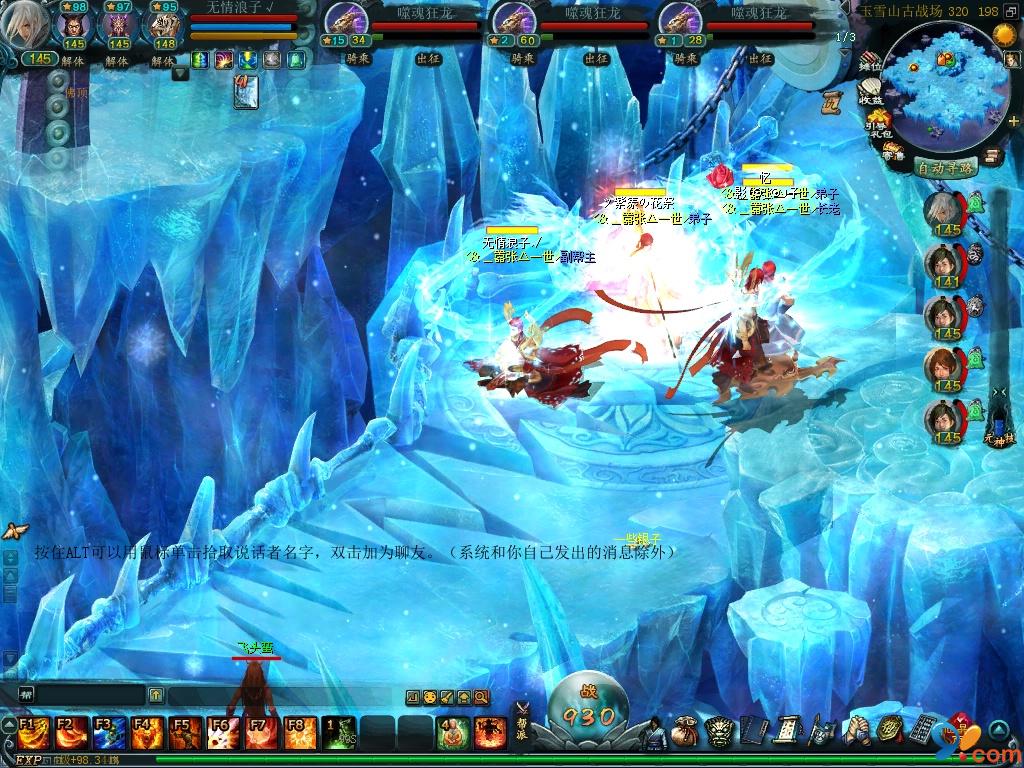The image size is (1024, 768).
Task: Select the level 95 tiger pet portrait
Action: pyautogui.click(x=164, y=27)
